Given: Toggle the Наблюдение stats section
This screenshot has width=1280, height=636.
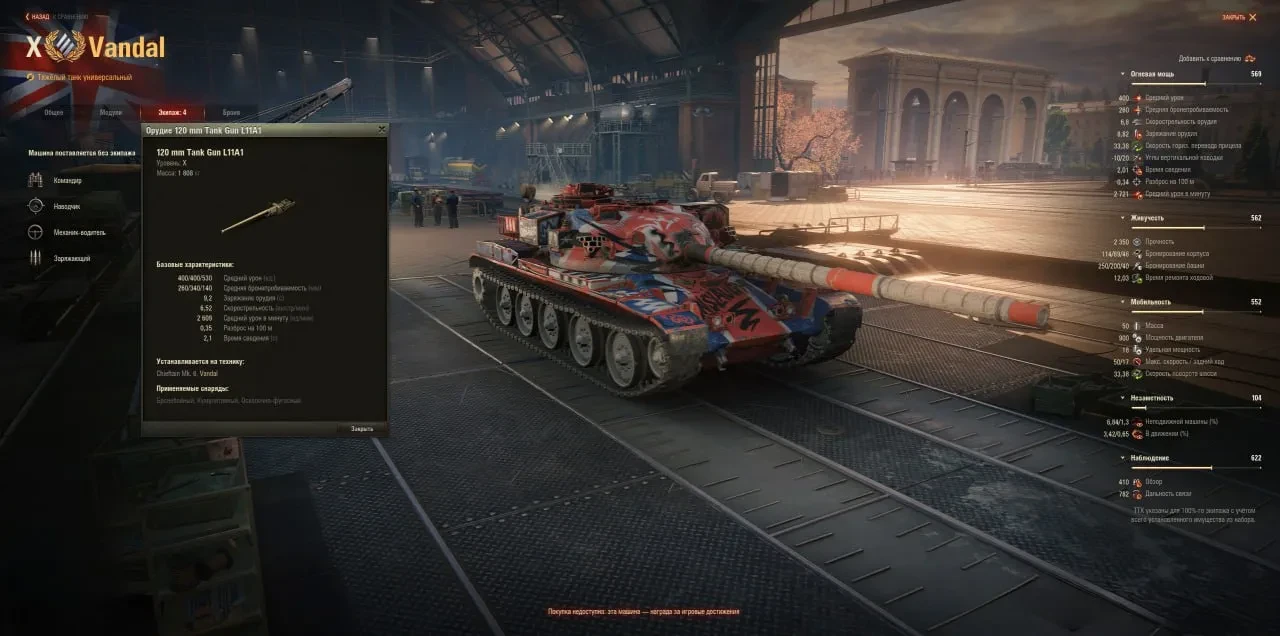Looking at the screenshot, I should coord(1152,458).
